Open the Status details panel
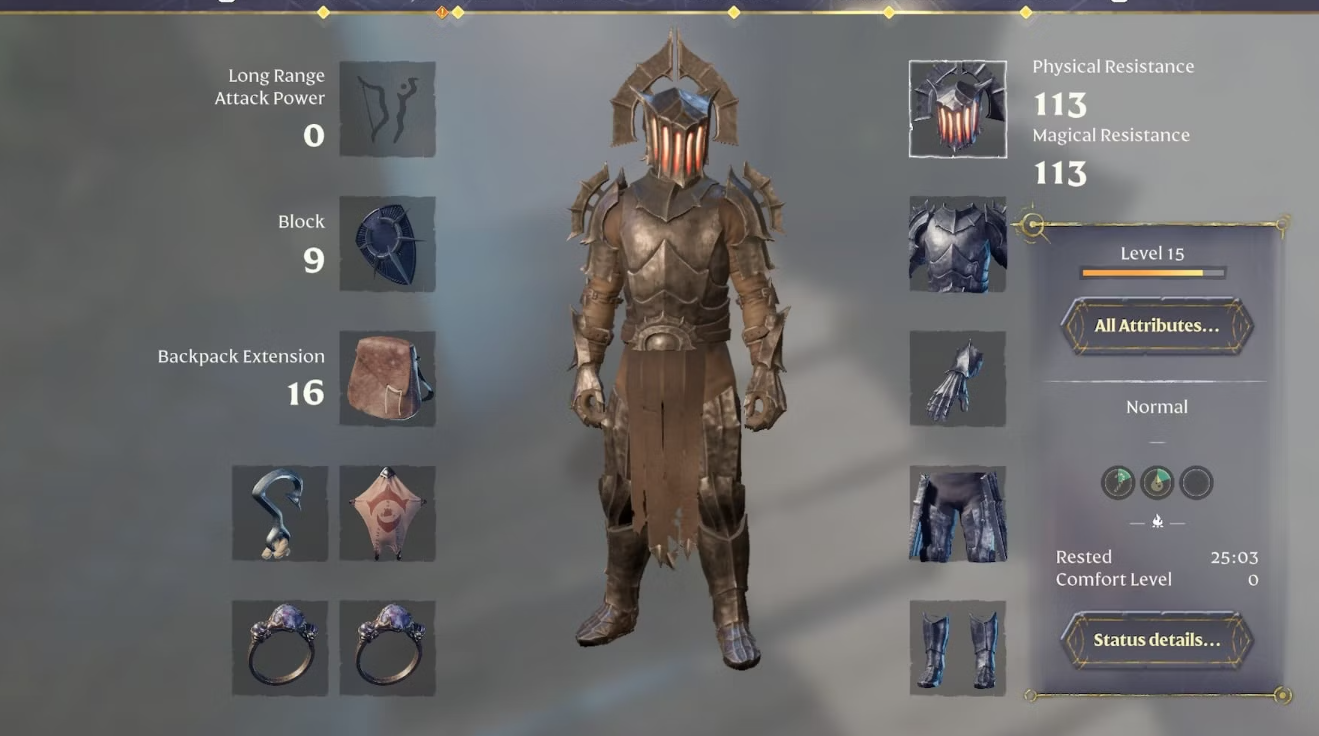This screenshot has height=736, width=1319. pos(1157,640)
